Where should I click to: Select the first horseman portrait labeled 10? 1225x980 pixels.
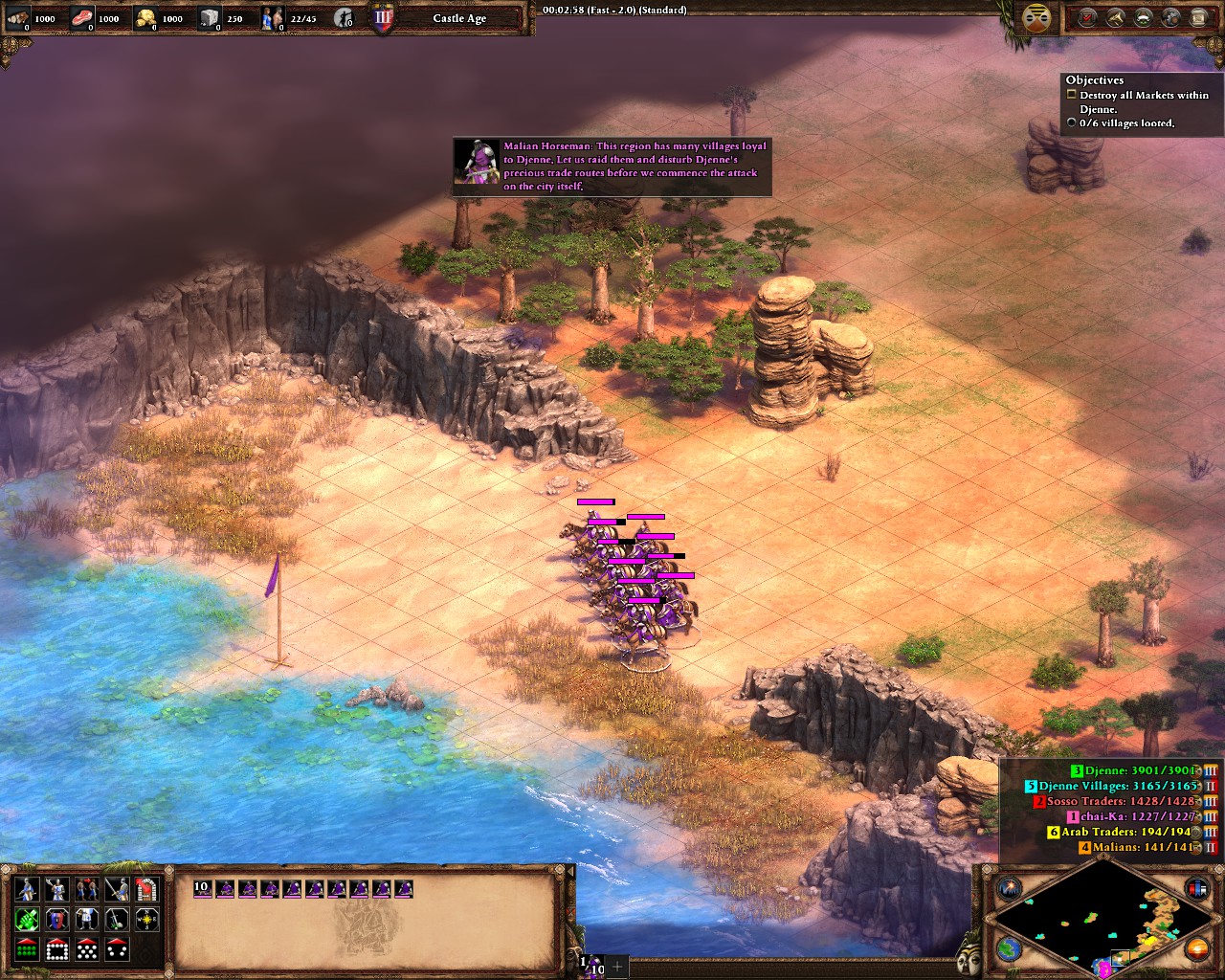(202, 889)
